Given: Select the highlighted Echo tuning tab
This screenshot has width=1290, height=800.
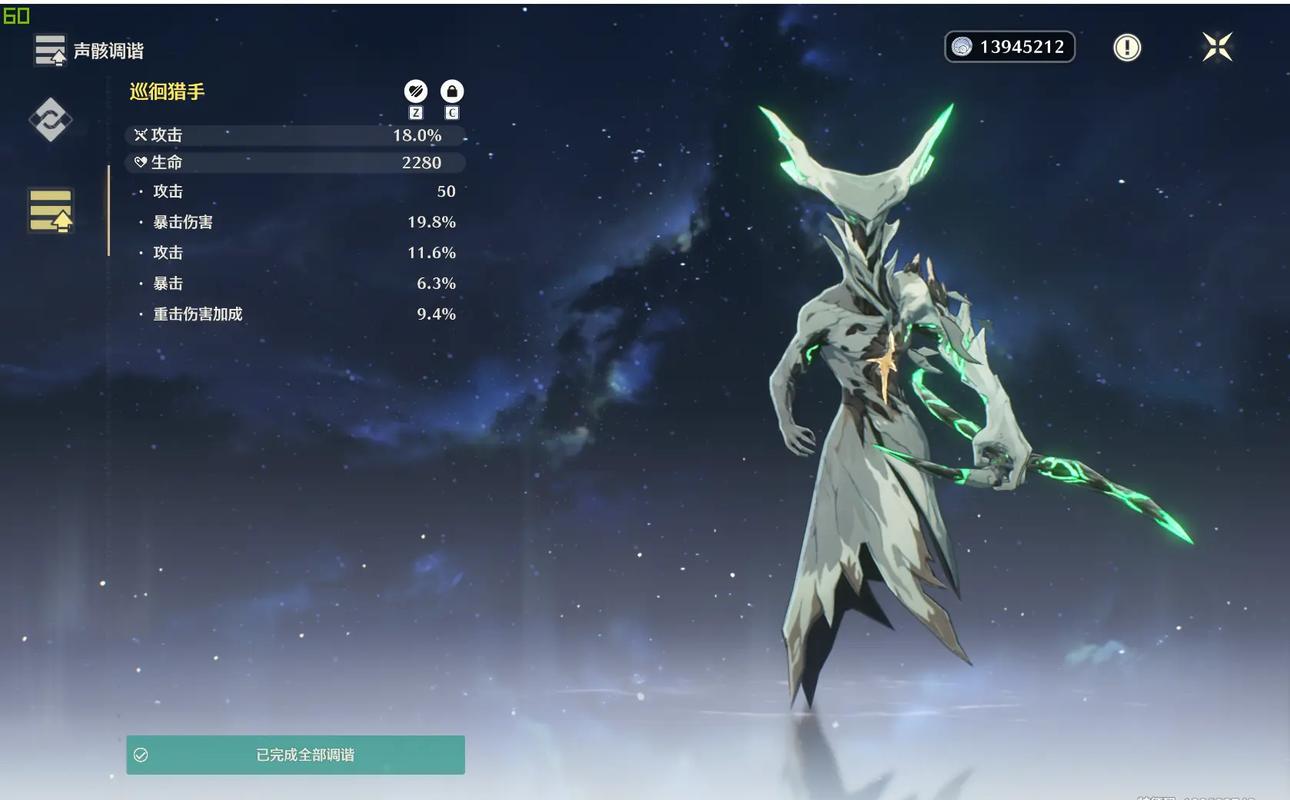Looking at the screenshot, I should [x=50, y=210].
